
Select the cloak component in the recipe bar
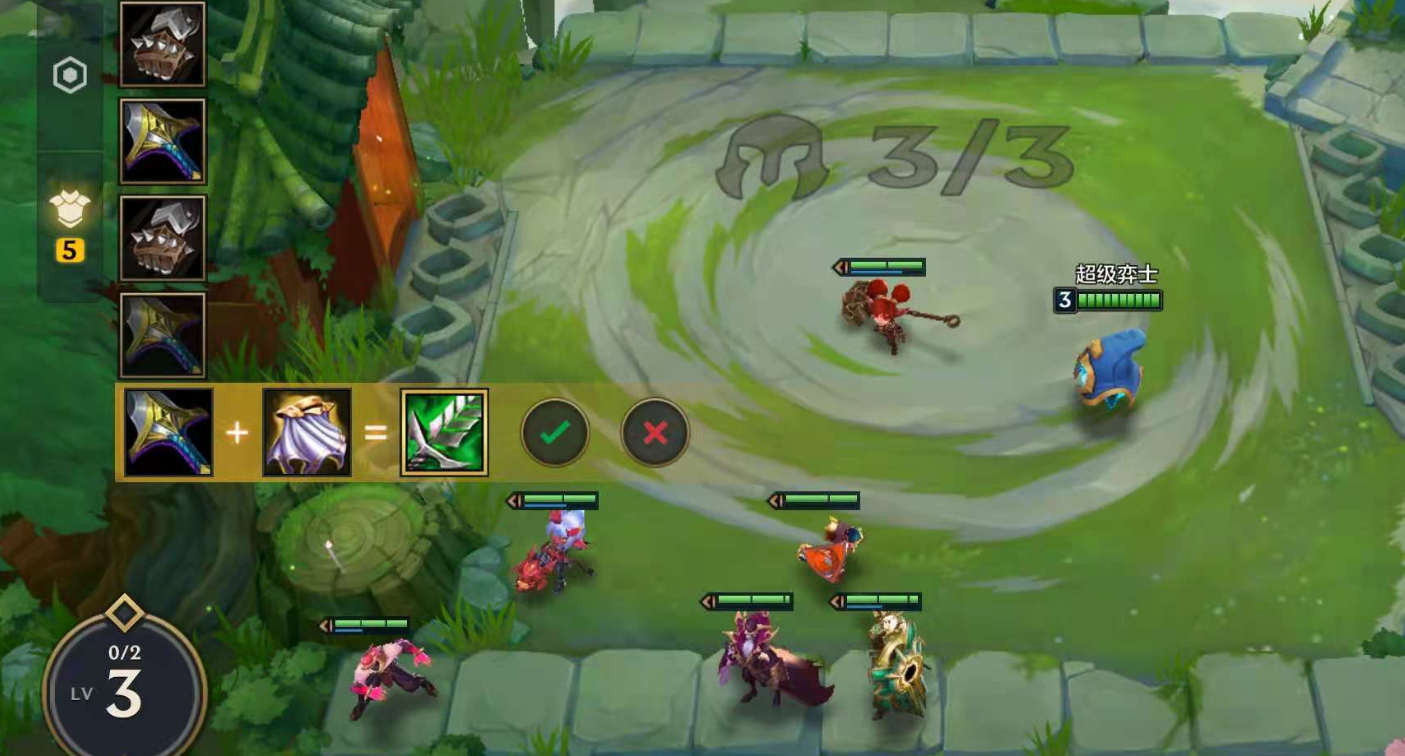point(307,432)
